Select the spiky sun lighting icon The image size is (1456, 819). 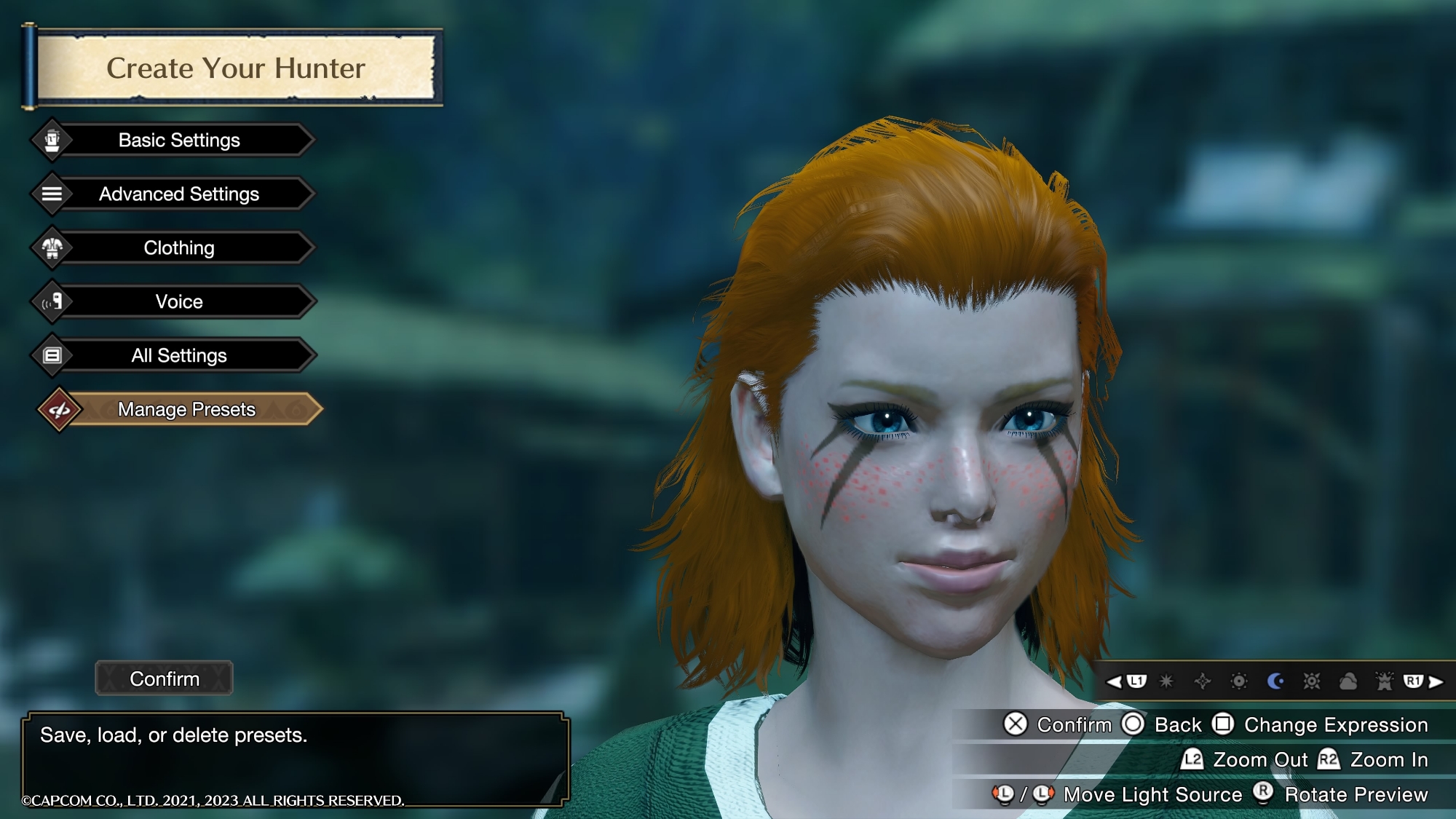1312,681
